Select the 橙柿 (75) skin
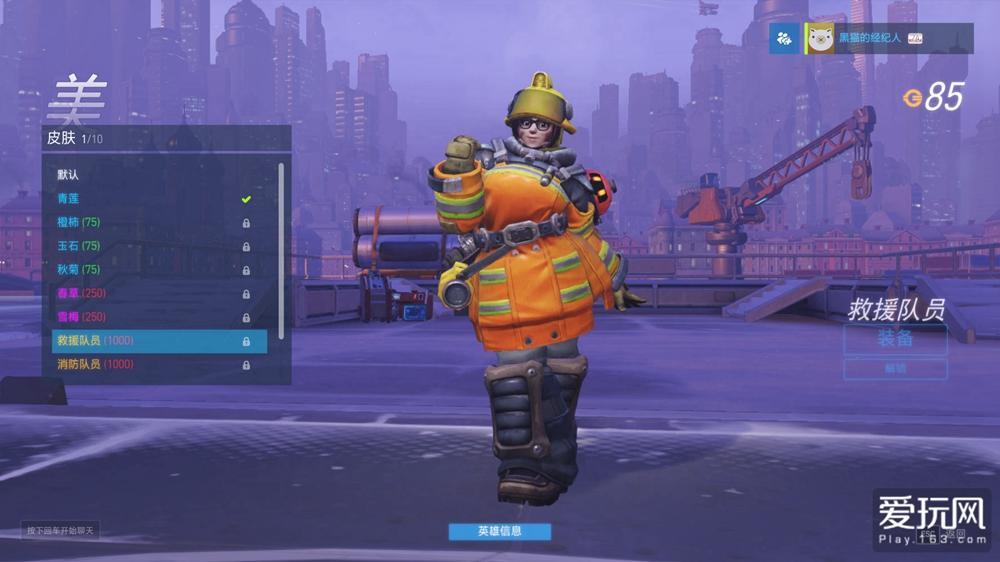 [x=150, y=222]
